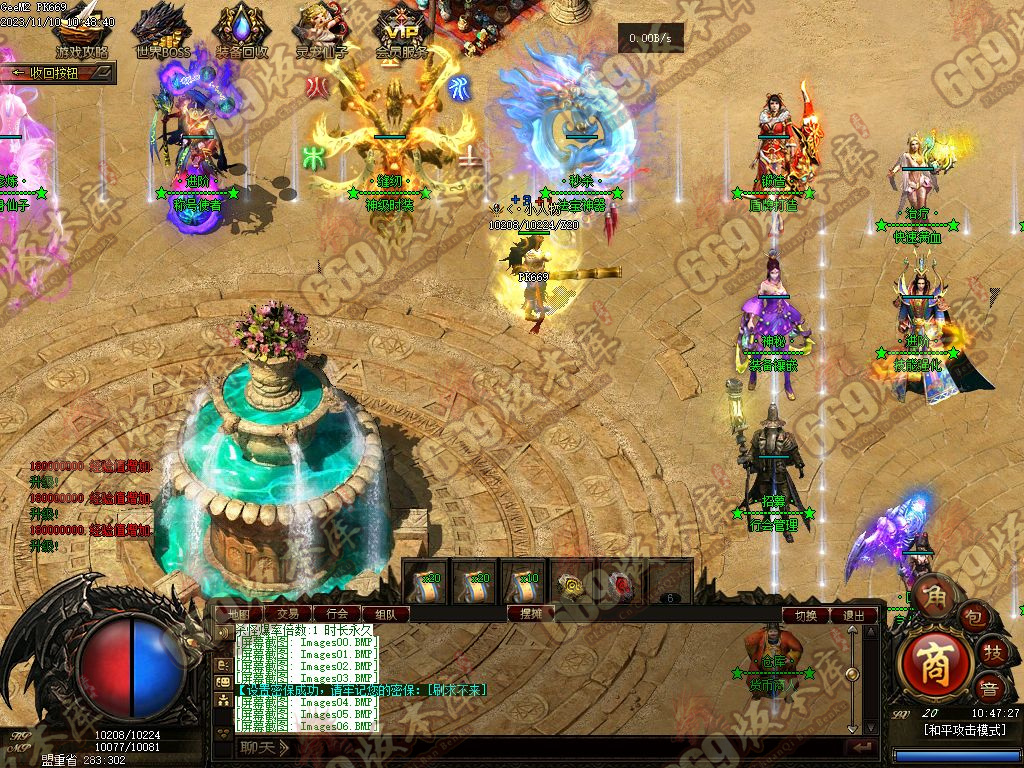The image size is (1024, 768).
Task: Click the 切换 switch character button
Action: [x=806, y=615]
